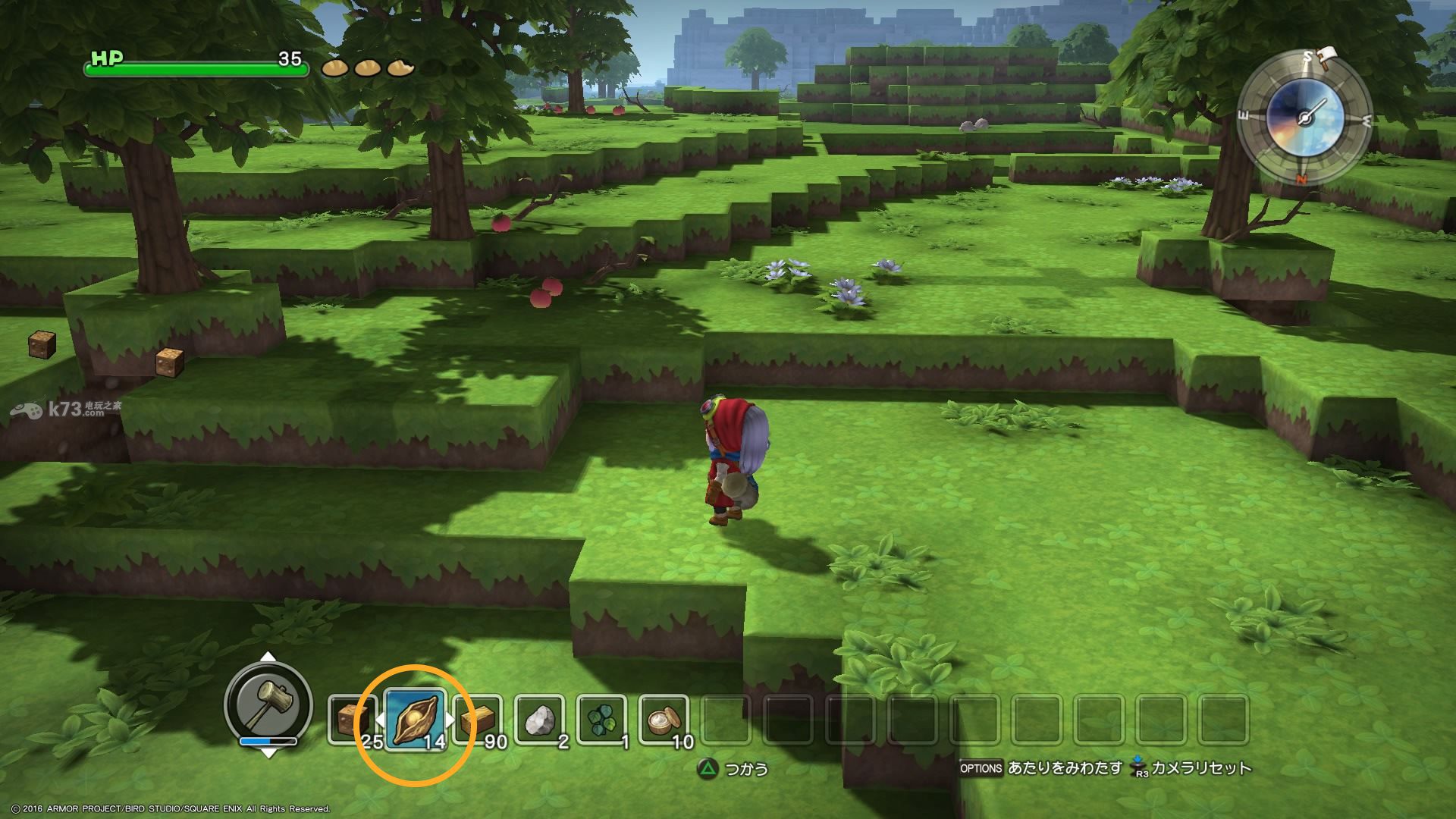Choose the earth block slot with 25
Image resolution: width=1456 pixels, height=819 pixels.
click(351, 720)
